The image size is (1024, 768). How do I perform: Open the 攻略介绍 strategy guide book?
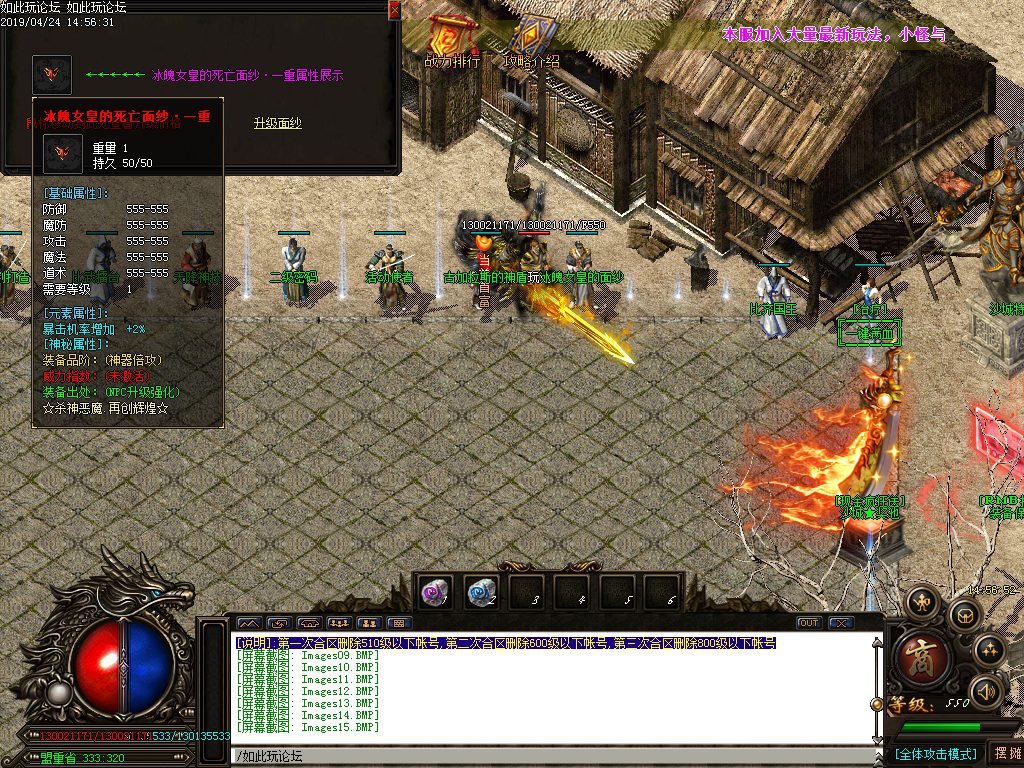[529, 40]
